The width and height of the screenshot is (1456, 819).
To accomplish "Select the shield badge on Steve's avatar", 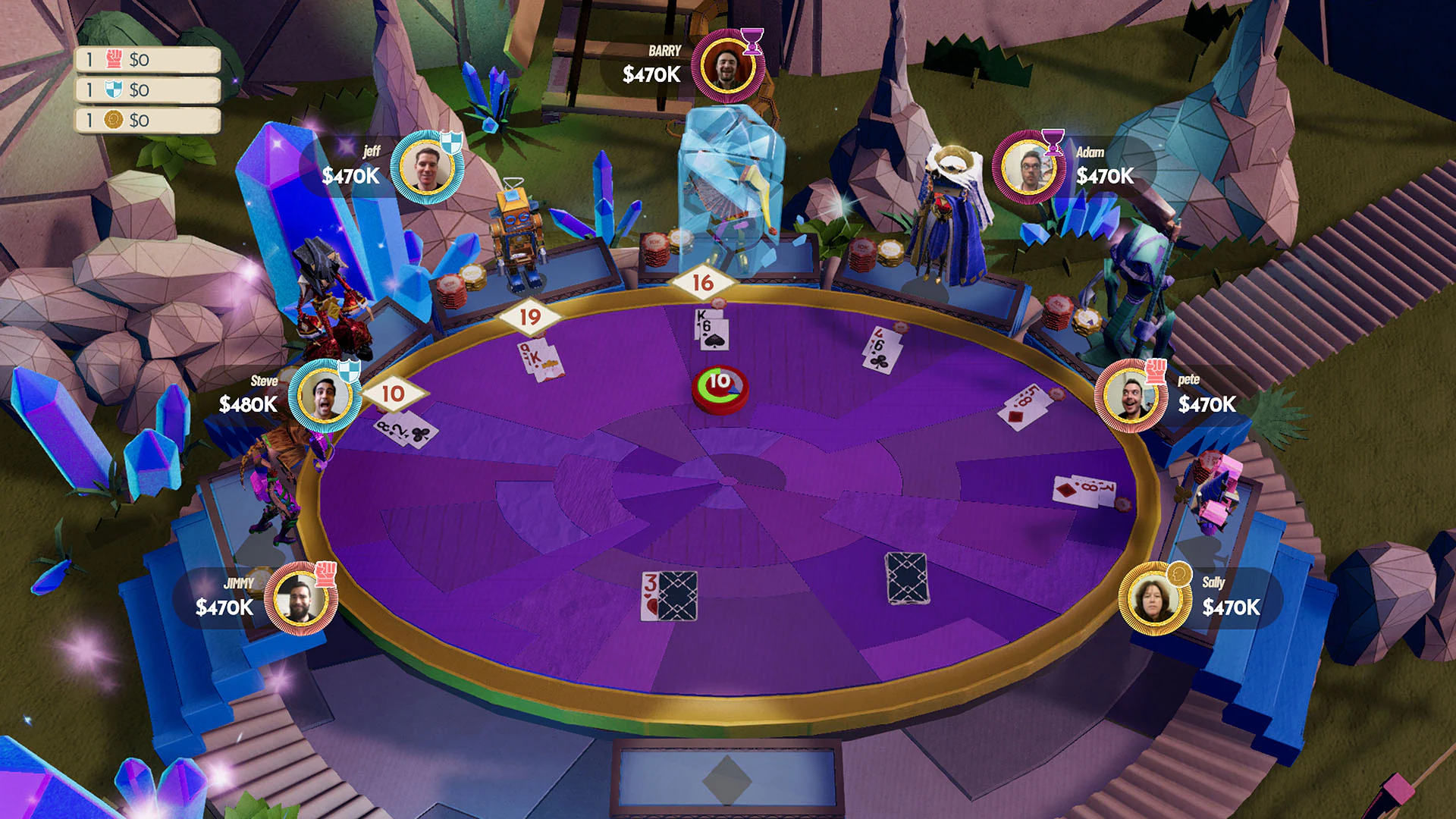I will coord(349,370).
